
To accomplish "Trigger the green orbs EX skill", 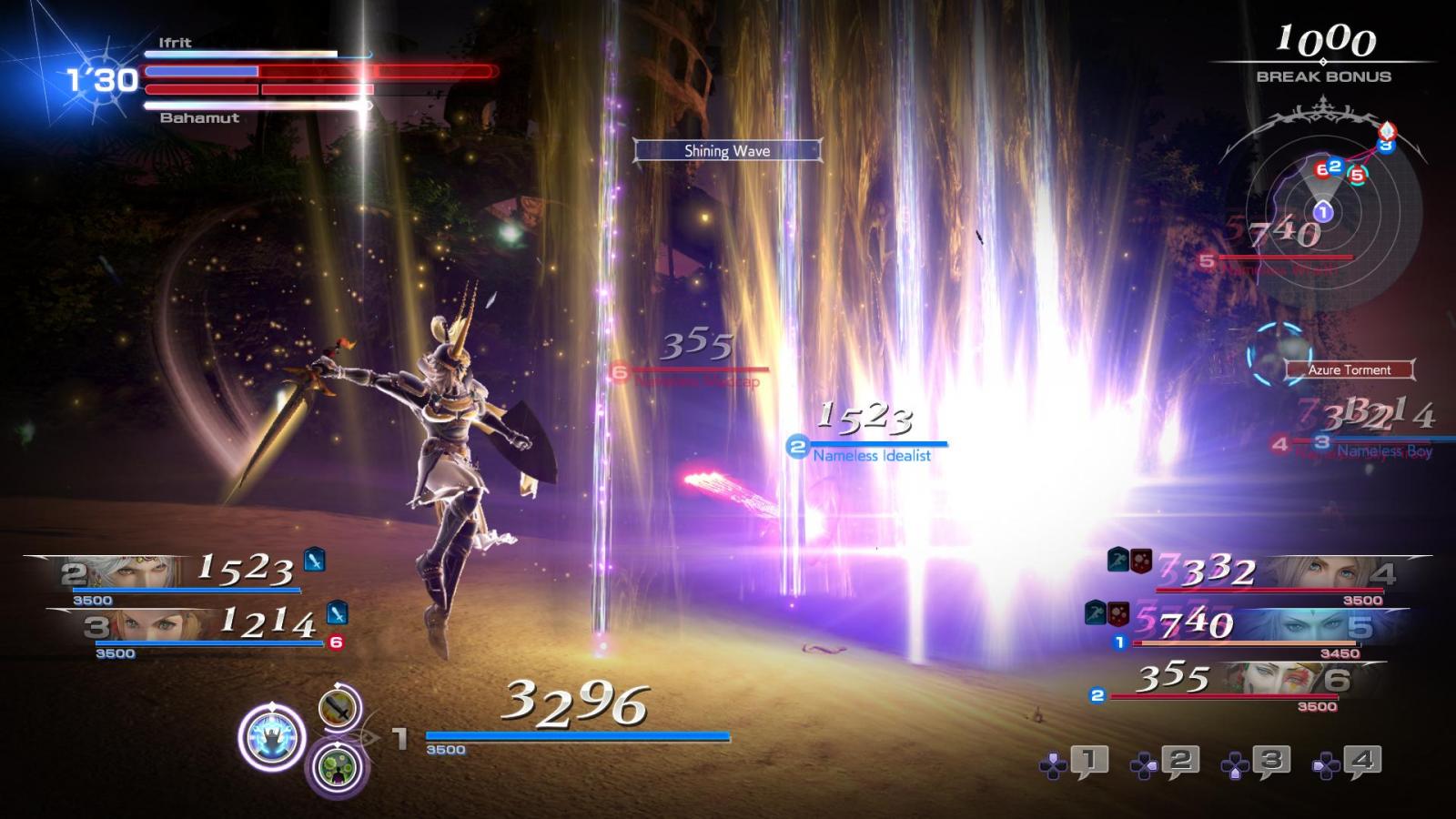I will pyautogui.click(x=338, y=765).
